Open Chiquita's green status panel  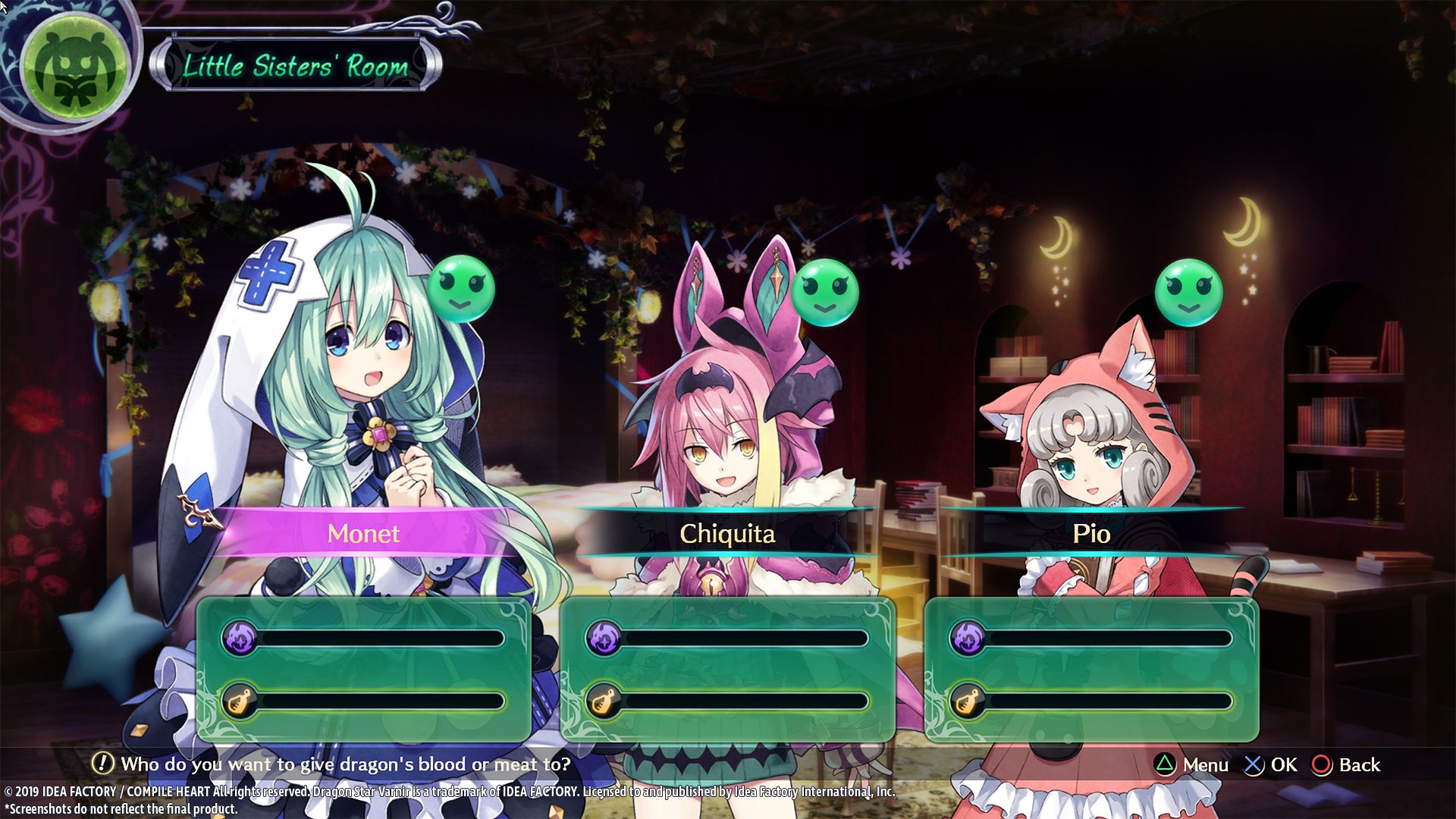(x=728, y=669)
